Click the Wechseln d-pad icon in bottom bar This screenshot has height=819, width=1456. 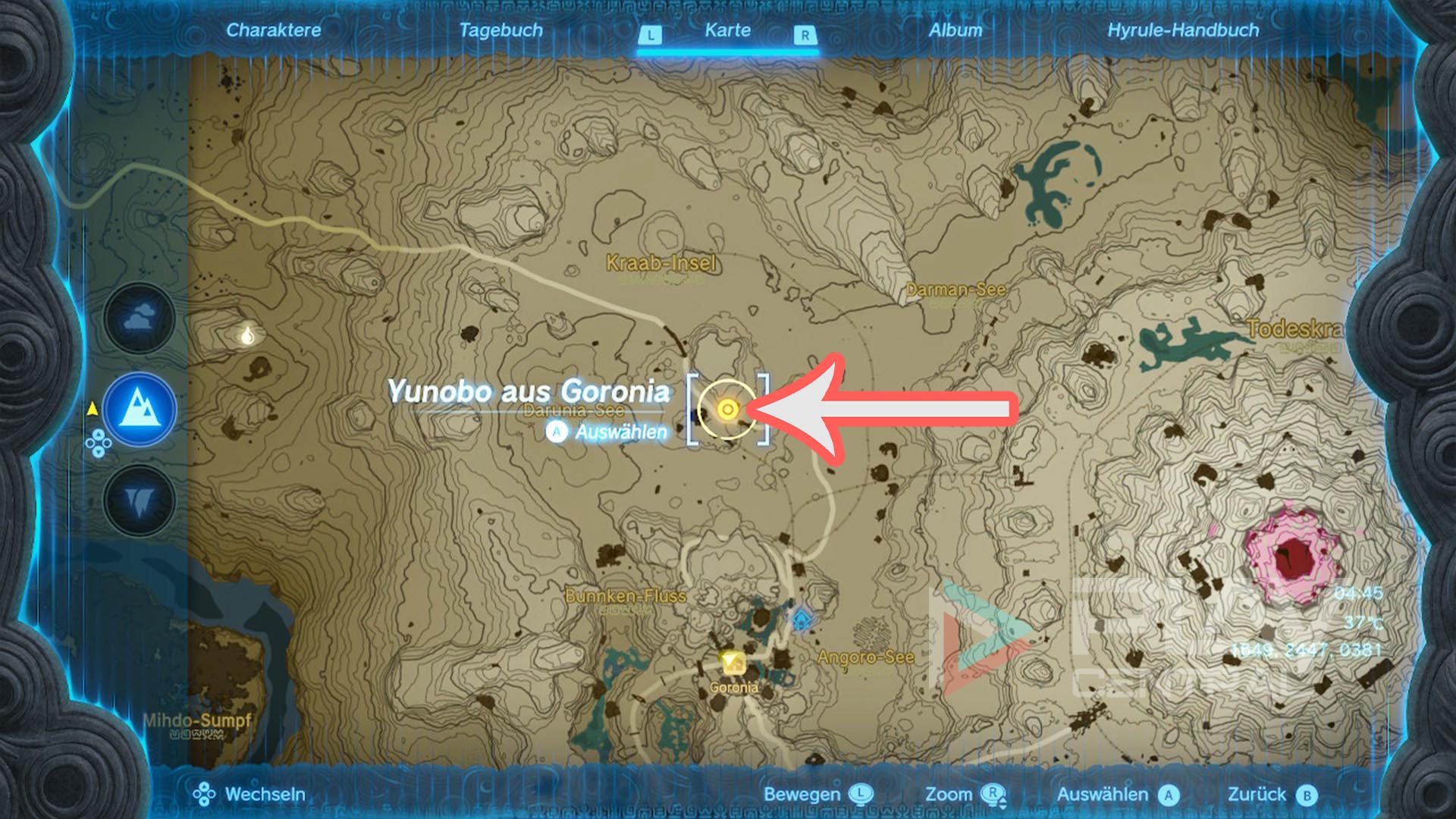(x=205, y=795)
